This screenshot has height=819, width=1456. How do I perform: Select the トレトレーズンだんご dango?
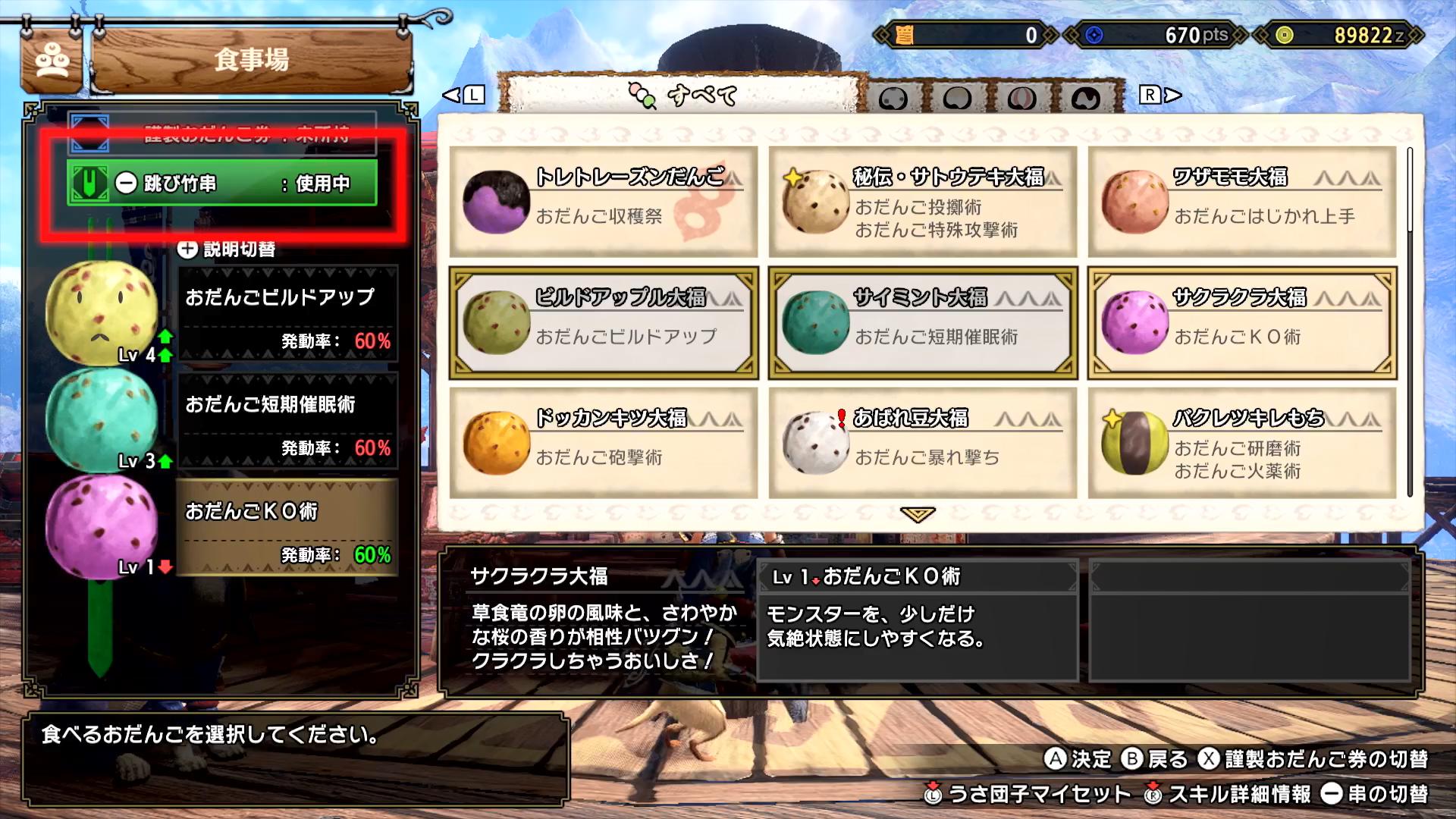pyautogui.click(x=603, y=201)
